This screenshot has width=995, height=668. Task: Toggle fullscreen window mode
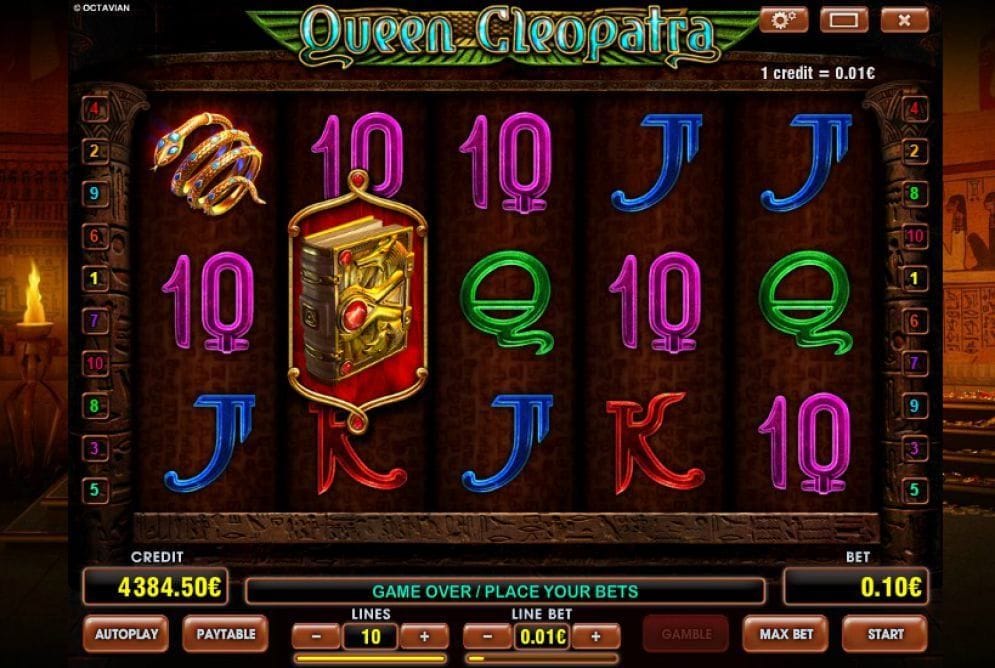[x=843, y=19]
